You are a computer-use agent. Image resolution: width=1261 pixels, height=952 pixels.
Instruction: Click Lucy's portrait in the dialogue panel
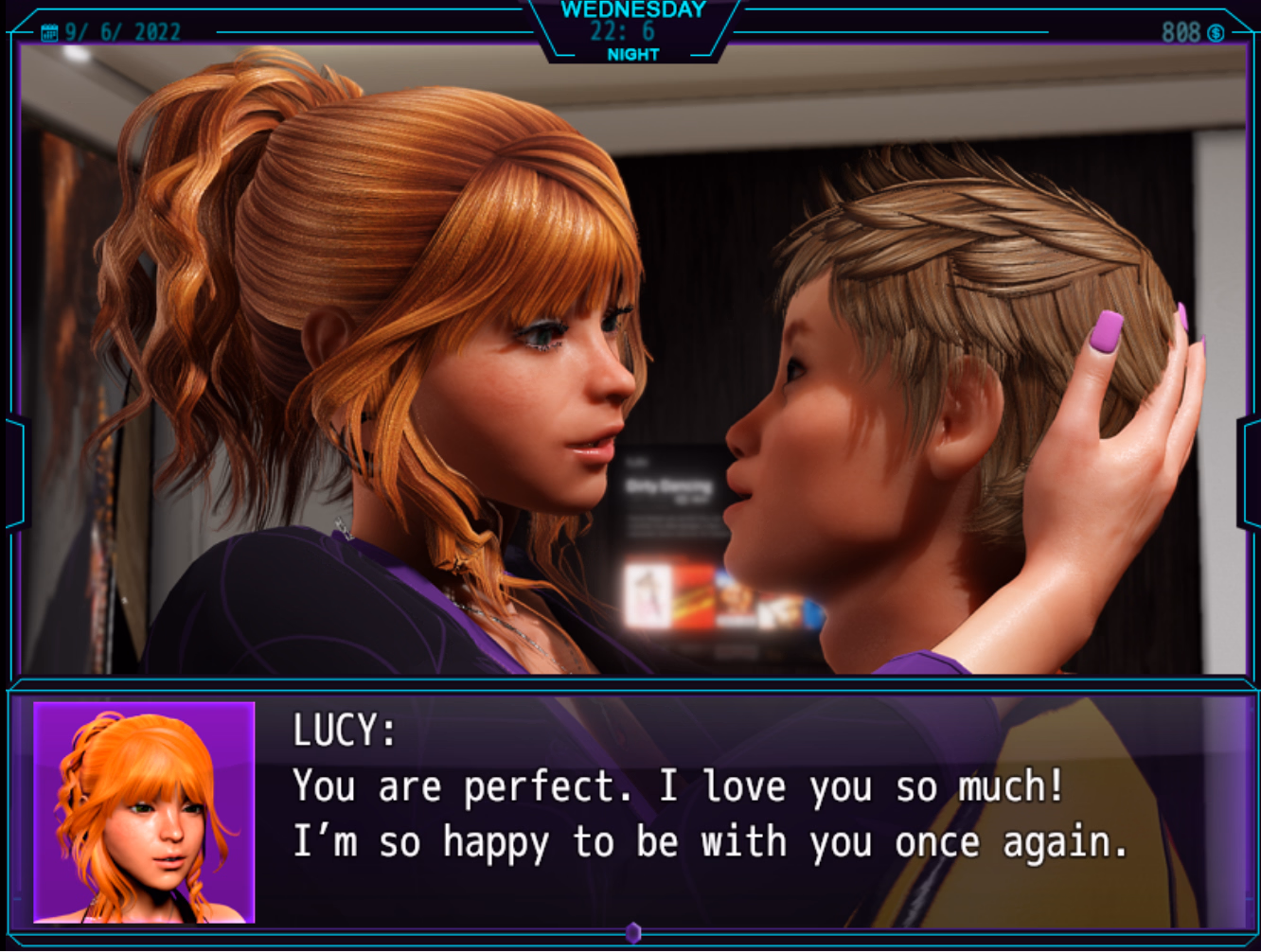(144, 812)
